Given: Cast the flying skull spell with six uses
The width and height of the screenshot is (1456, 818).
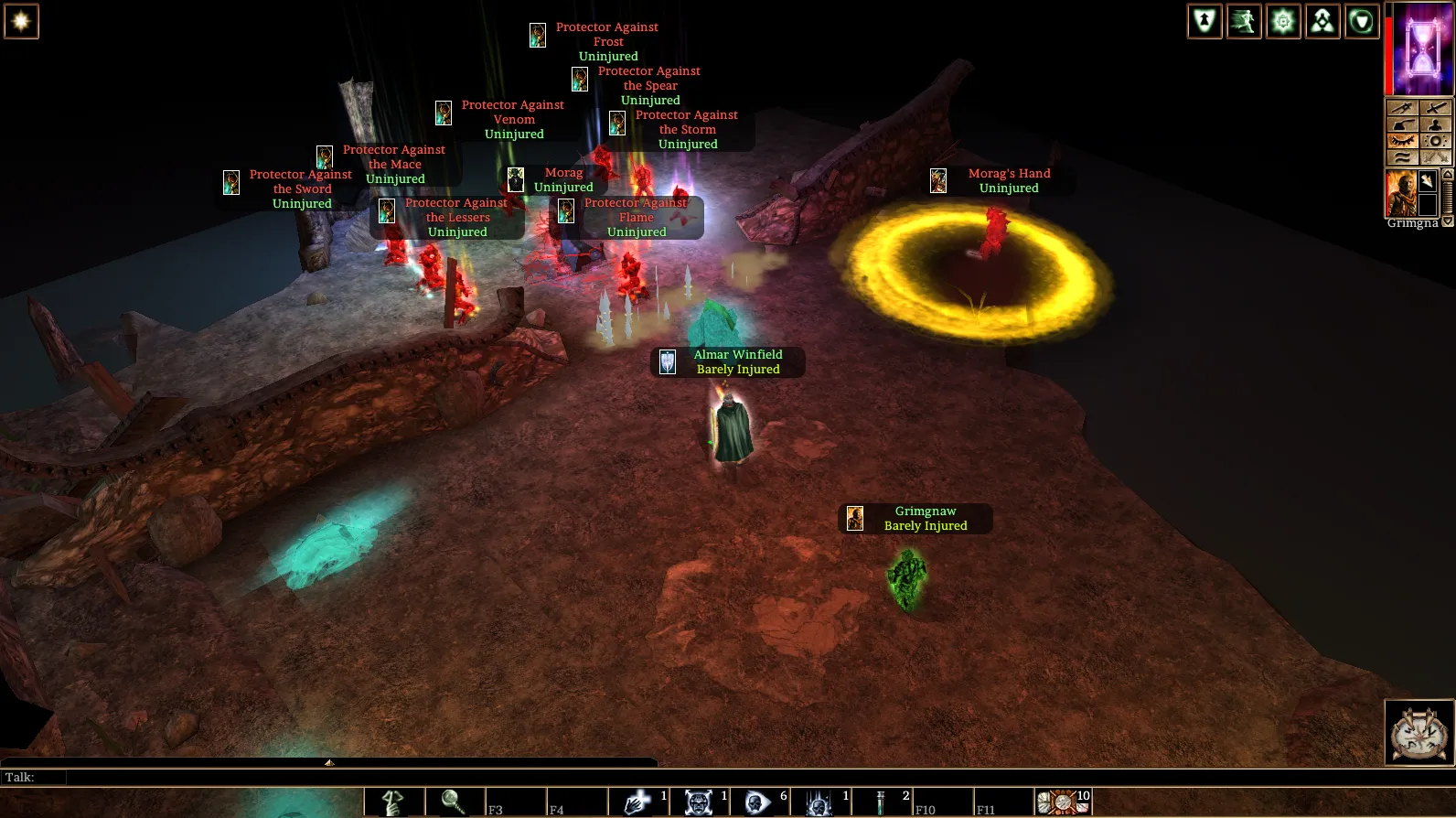Looking at the screenshot, I should (758, 802).
